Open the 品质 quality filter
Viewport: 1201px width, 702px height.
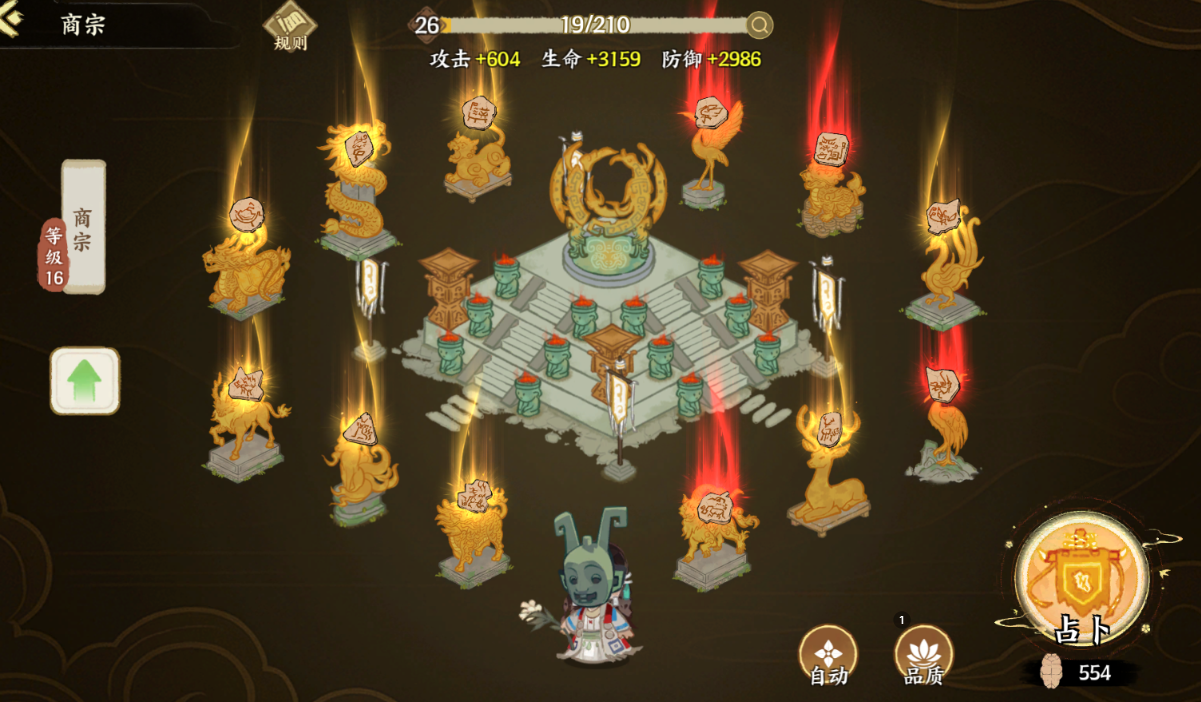click(x=923, y=653)
